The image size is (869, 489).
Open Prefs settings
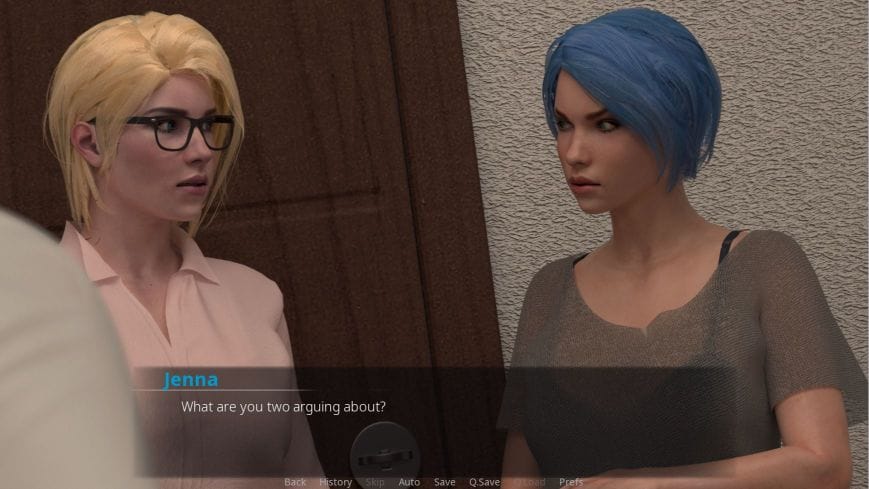coord(571,482)
